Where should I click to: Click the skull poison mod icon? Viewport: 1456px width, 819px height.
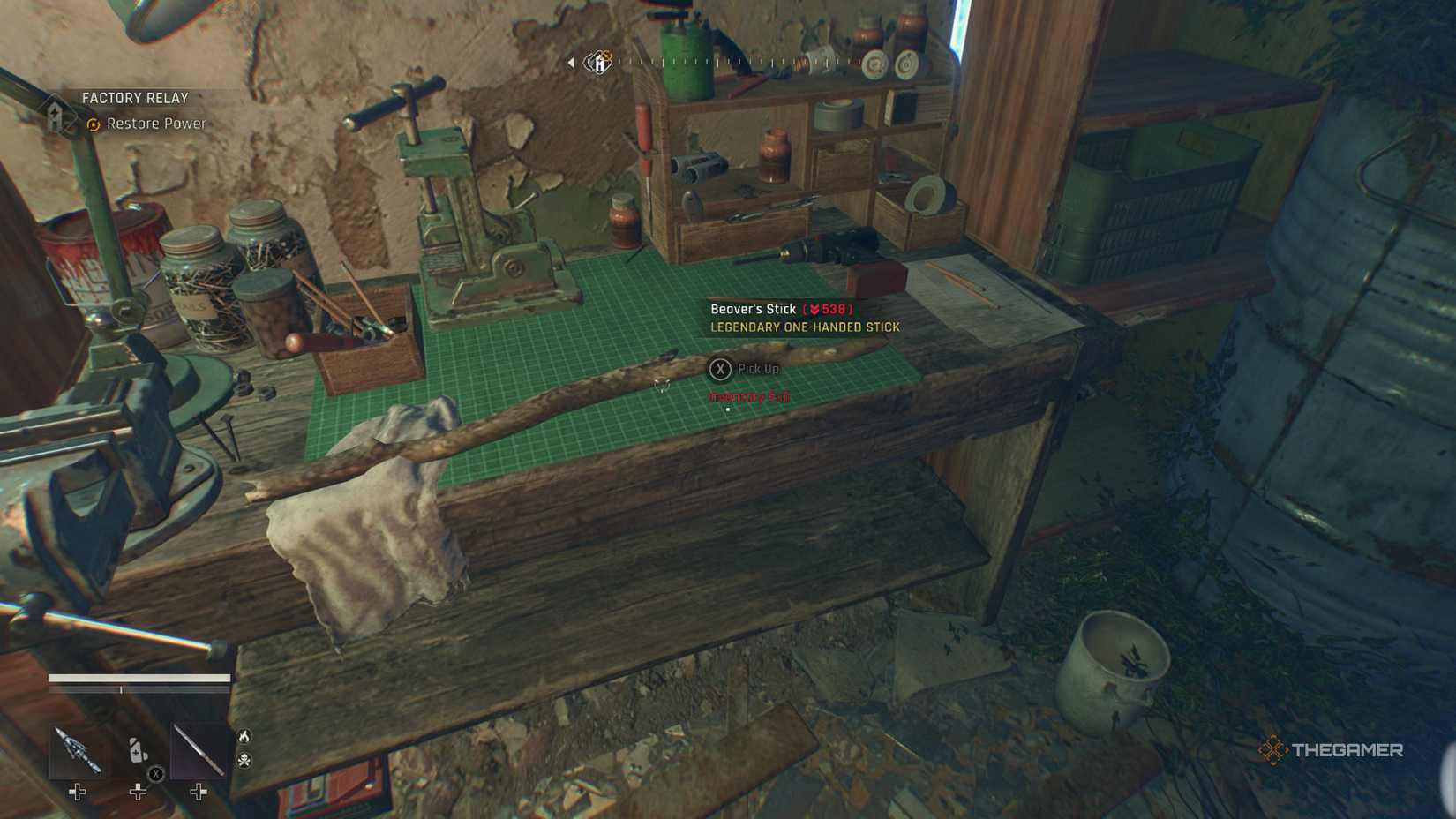pos(244,760)
